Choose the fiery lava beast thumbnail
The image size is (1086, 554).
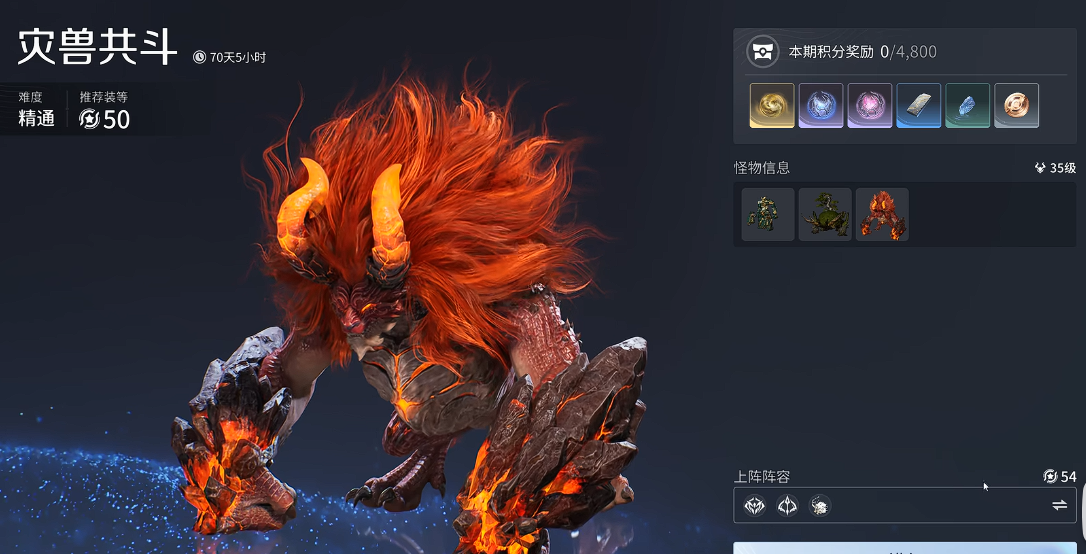click(x=882, y=214)
